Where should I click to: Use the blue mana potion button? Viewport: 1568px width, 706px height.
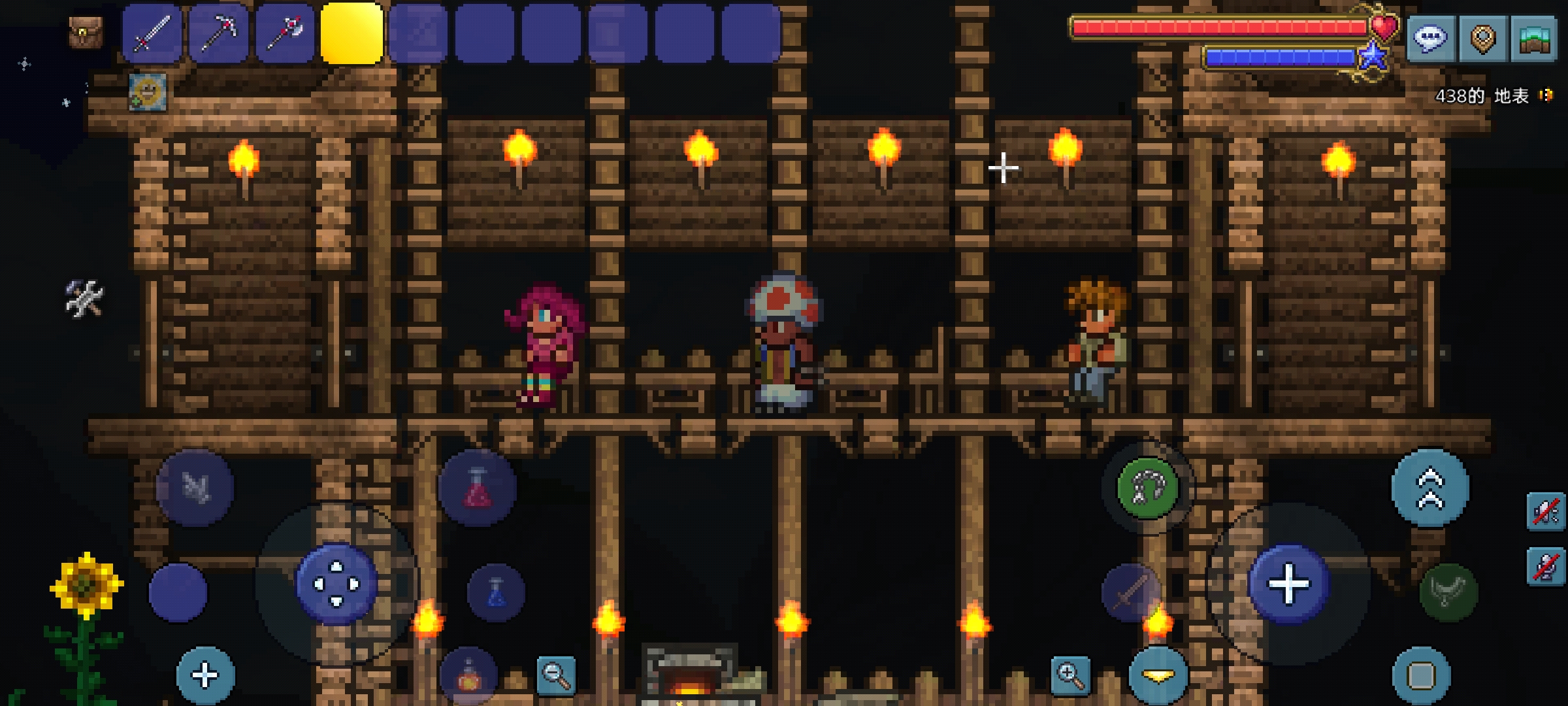click(496, 592)
